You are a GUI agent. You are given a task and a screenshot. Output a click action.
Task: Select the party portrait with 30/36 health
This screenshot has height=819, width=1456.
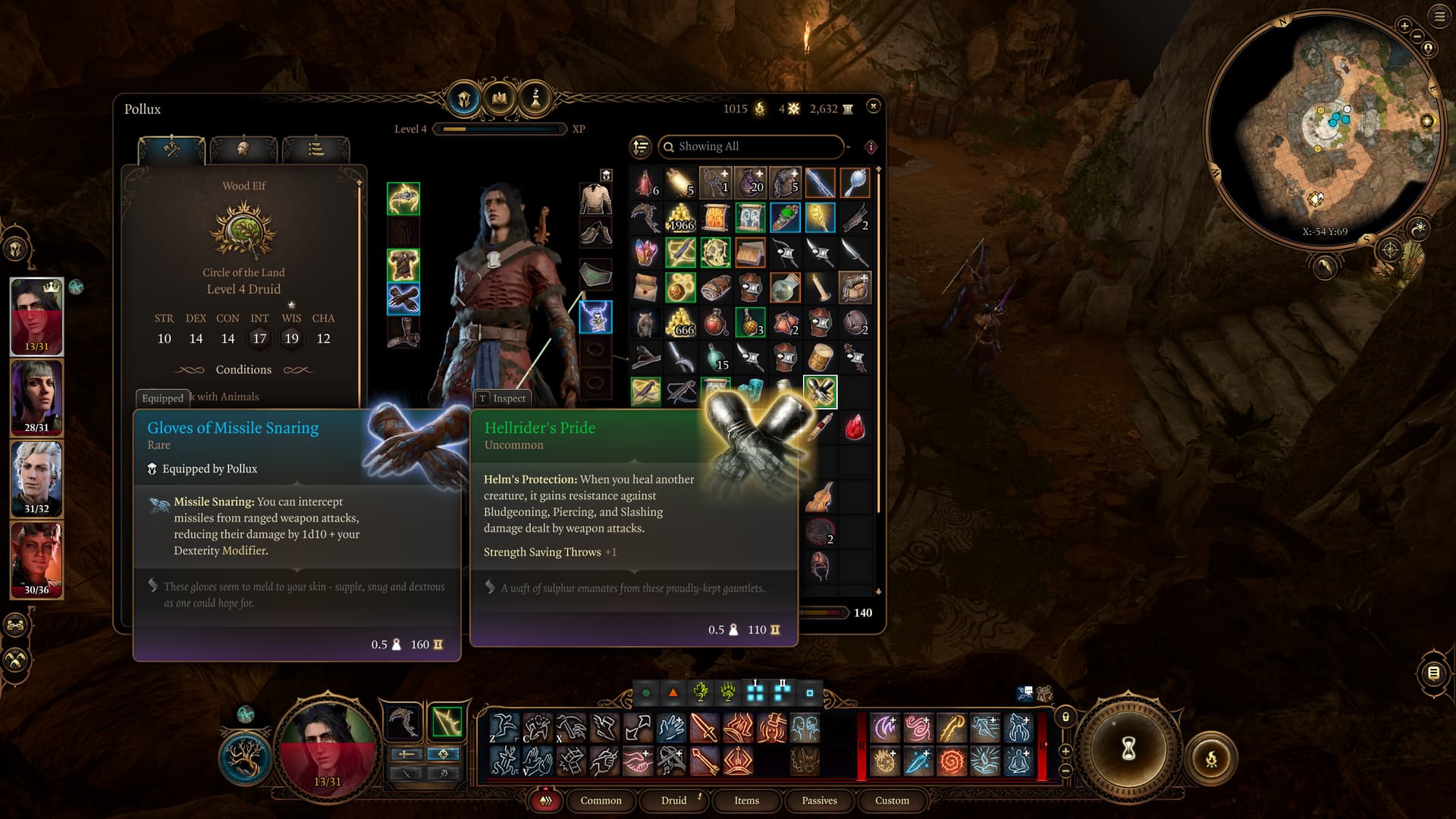click(36, 558)
